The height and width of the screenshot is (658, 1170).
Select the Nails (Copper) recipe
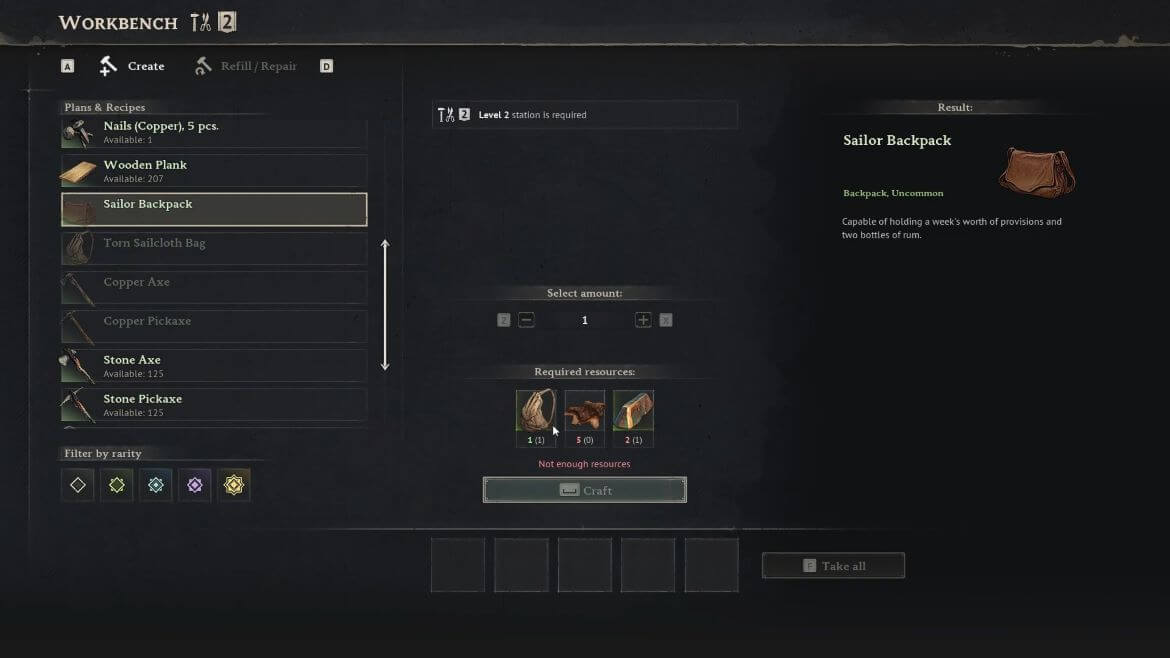pyautogui.click(x=214, y=132)
